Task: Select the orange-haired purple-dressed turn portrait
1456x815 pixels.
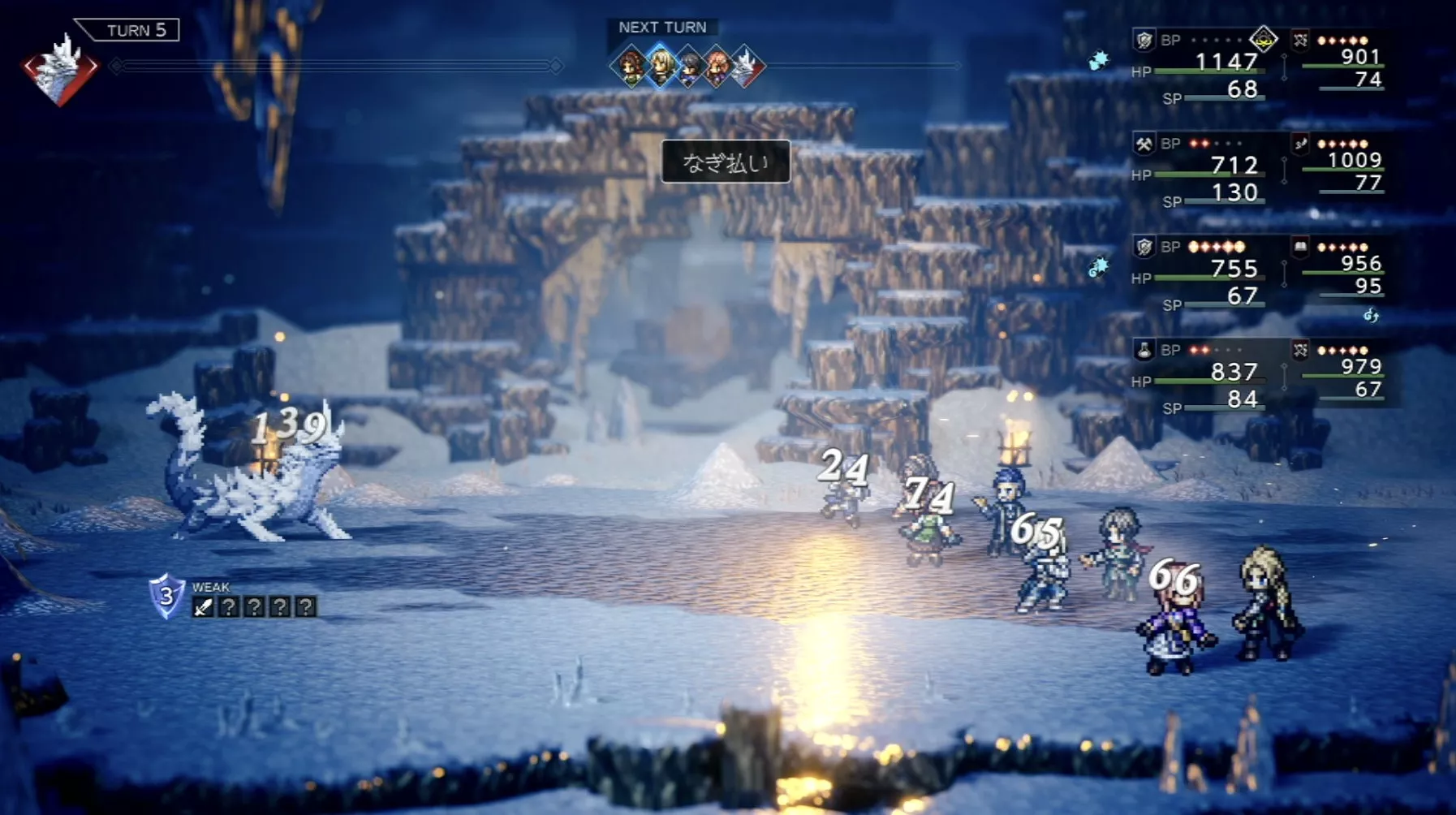Action: [x=717, y=67]
